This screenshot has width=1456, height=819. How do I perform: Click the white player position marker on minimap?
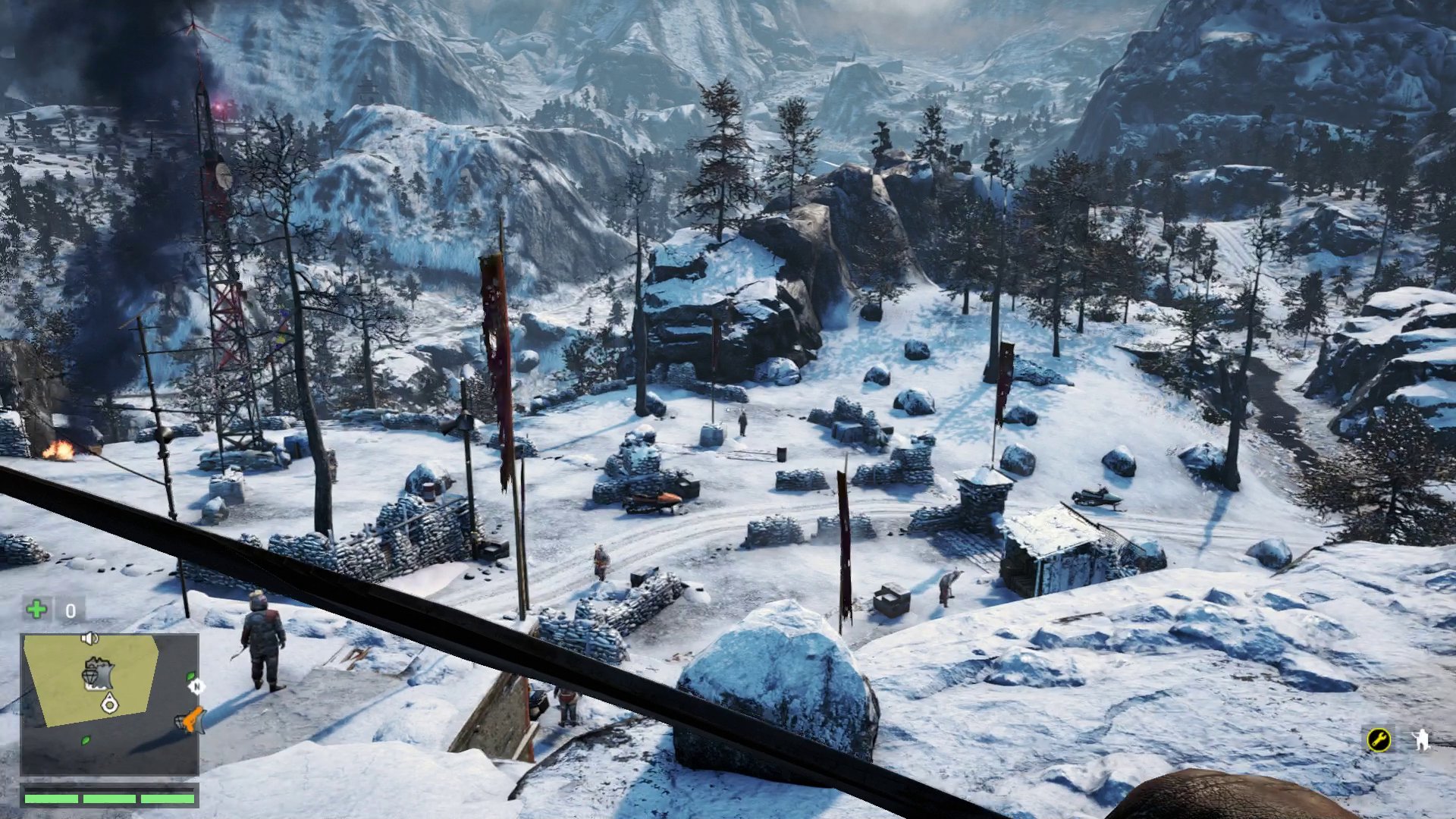click(x=109, y=703)
